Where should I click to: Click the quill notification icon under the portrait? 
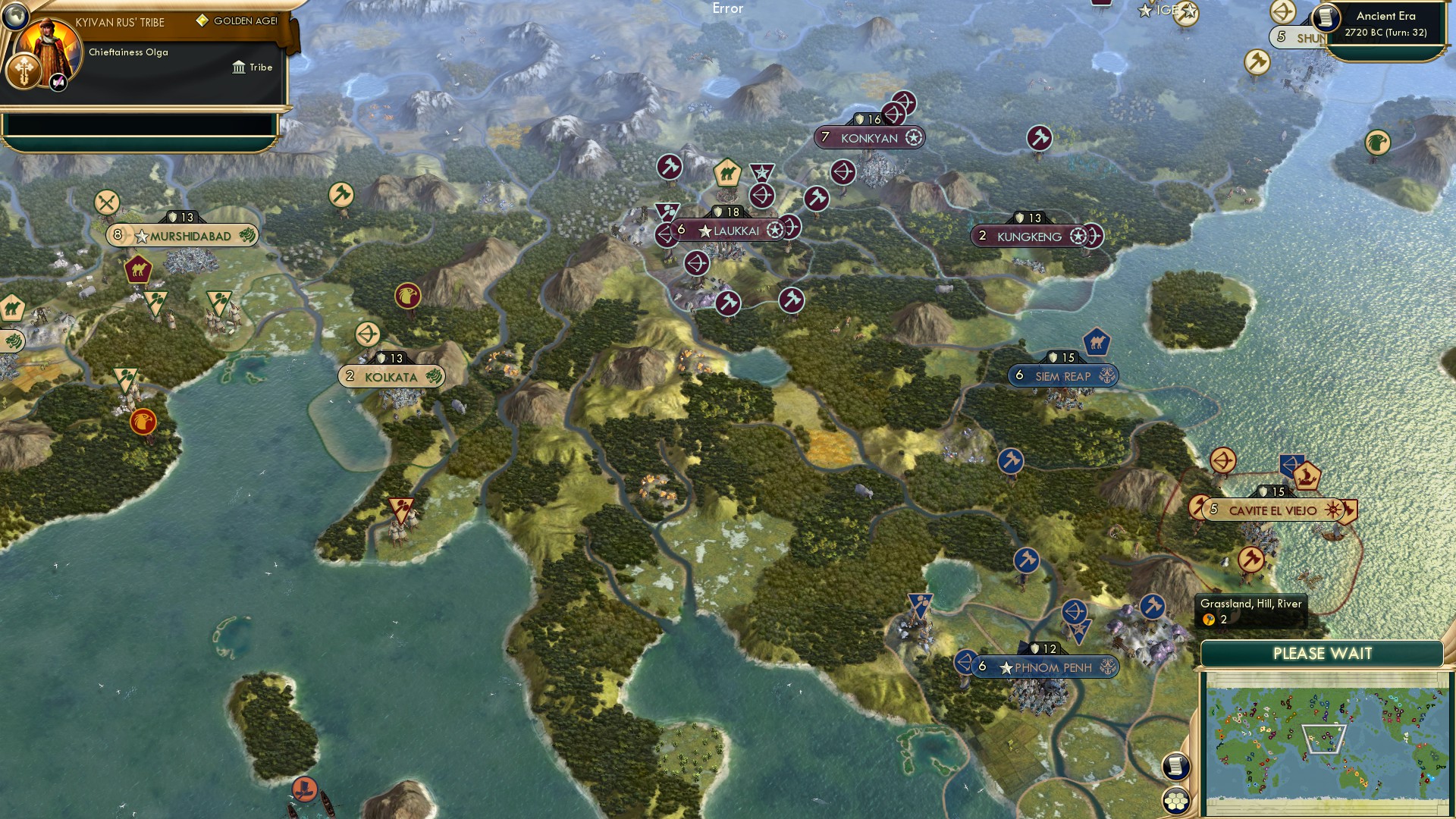coord(58,83)
